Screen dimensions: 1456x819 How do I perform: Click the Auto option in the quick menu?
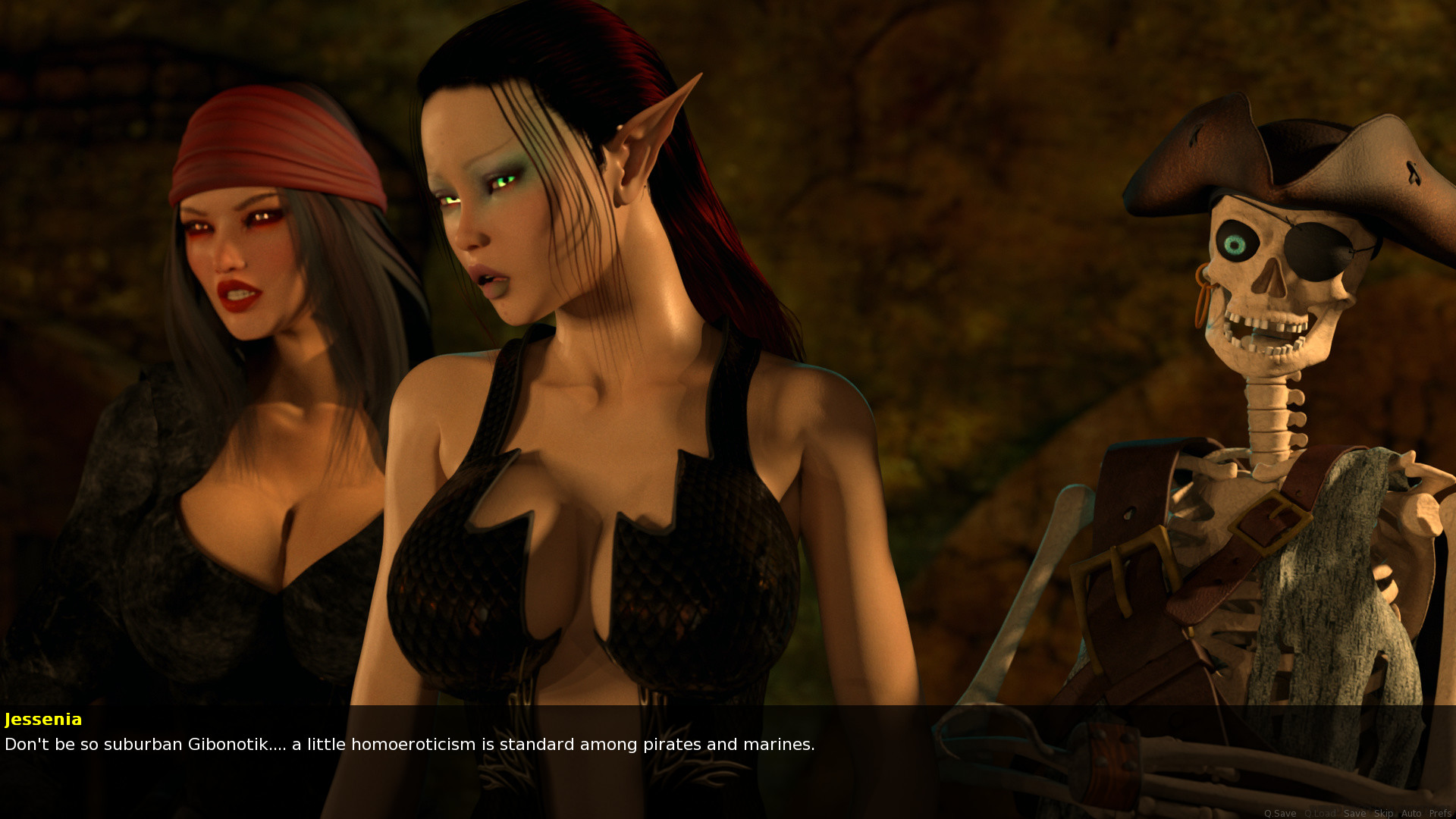tap(1412, 813)
